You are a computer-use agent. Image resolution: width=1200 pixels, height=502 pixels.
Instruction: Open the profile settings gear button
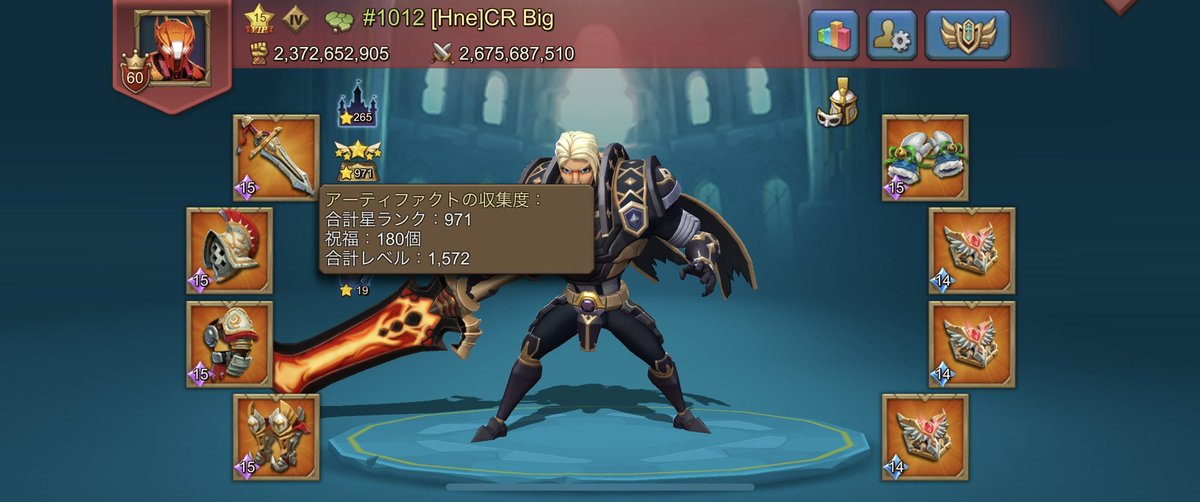point(892,37)
